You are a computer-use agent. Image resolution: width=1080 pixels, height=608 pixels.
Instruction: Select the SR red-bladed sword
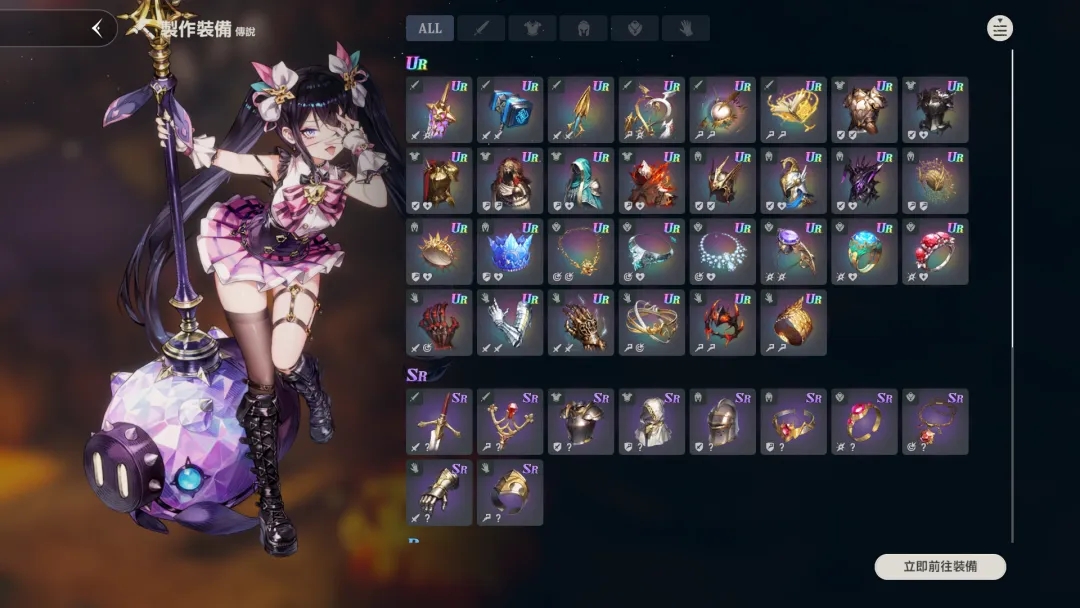tap(439, 422)
